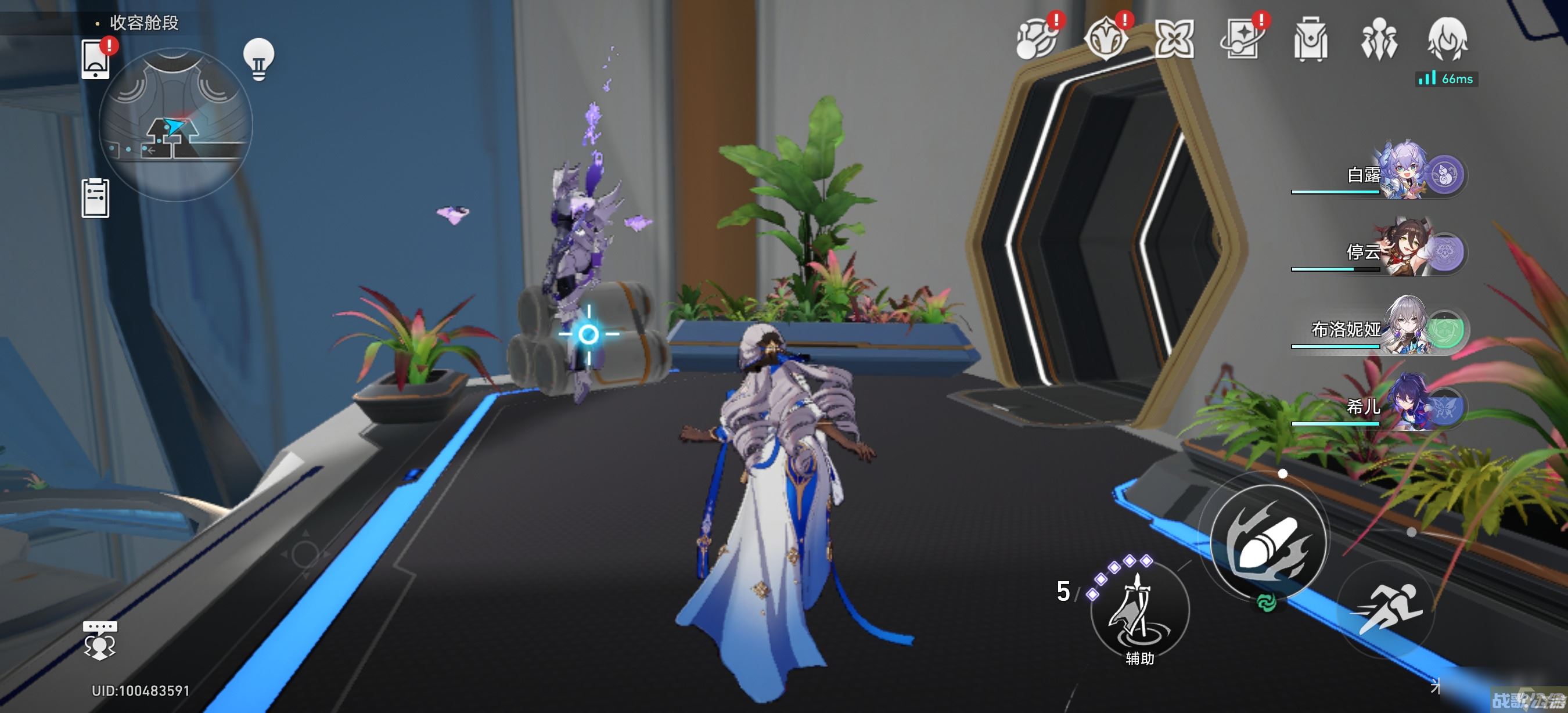Open the phone menu icon
The width and height of the screenshot is (1568, 713).
(96, 59)
